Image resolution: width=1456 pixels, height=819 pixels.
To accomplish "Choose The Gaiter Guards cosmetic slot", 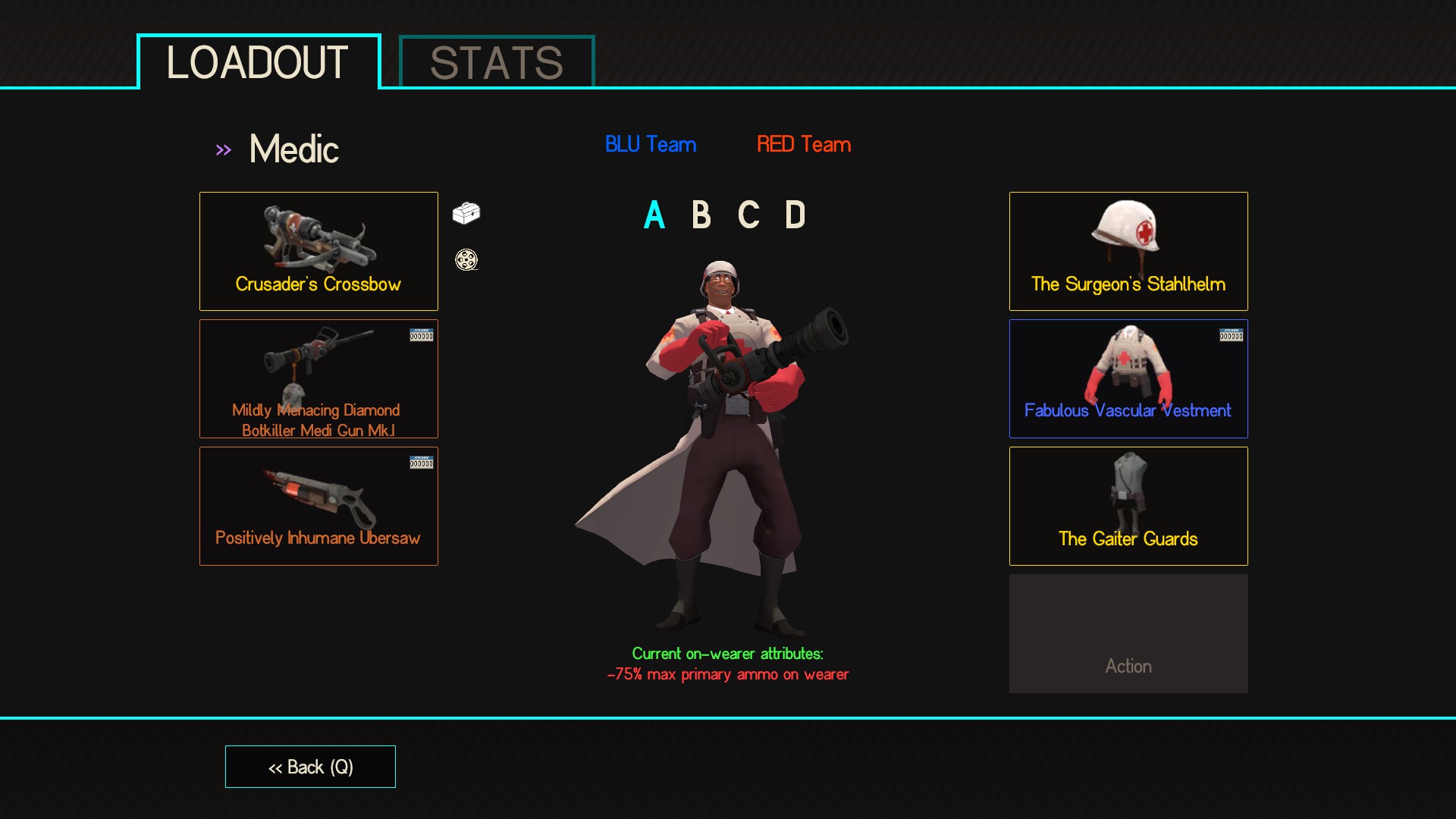I will click(x=1128, y=506).
